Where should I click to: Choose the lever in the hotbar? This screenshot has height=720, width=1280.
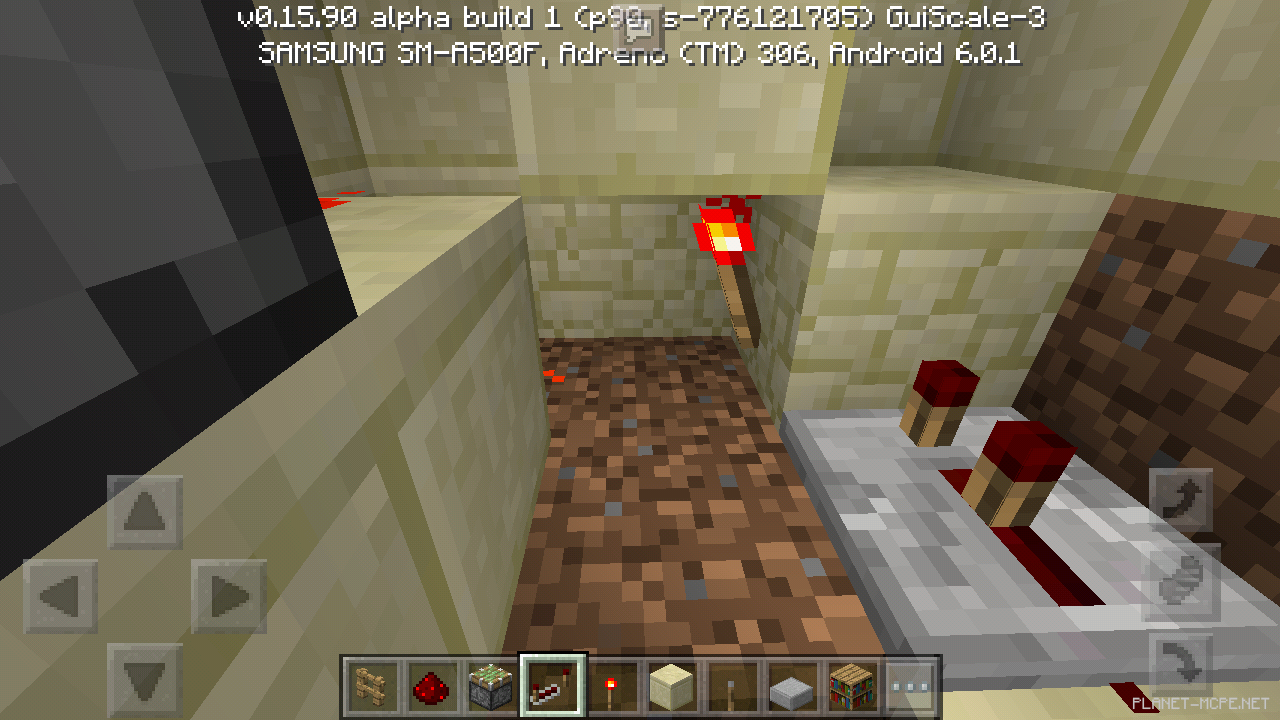(x=730, y=686)
